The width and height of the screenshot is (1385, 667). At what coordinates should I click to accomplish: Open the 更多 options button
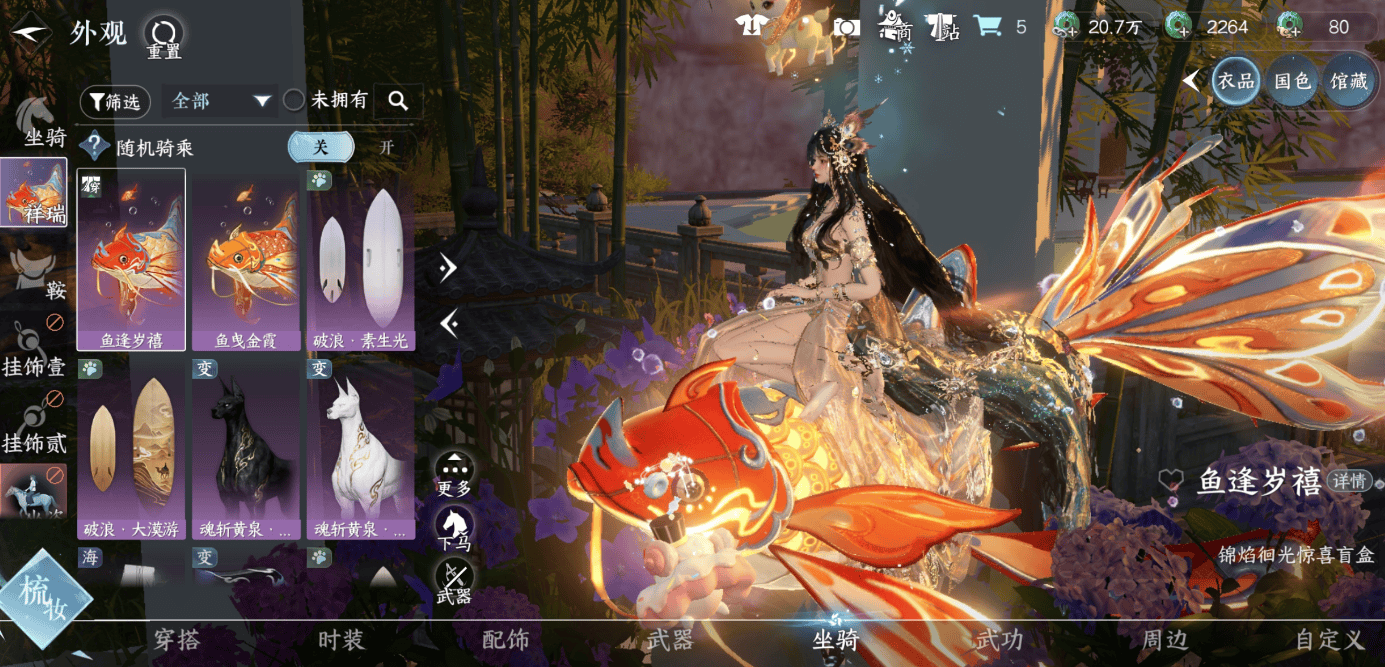(x=454, y=474)
